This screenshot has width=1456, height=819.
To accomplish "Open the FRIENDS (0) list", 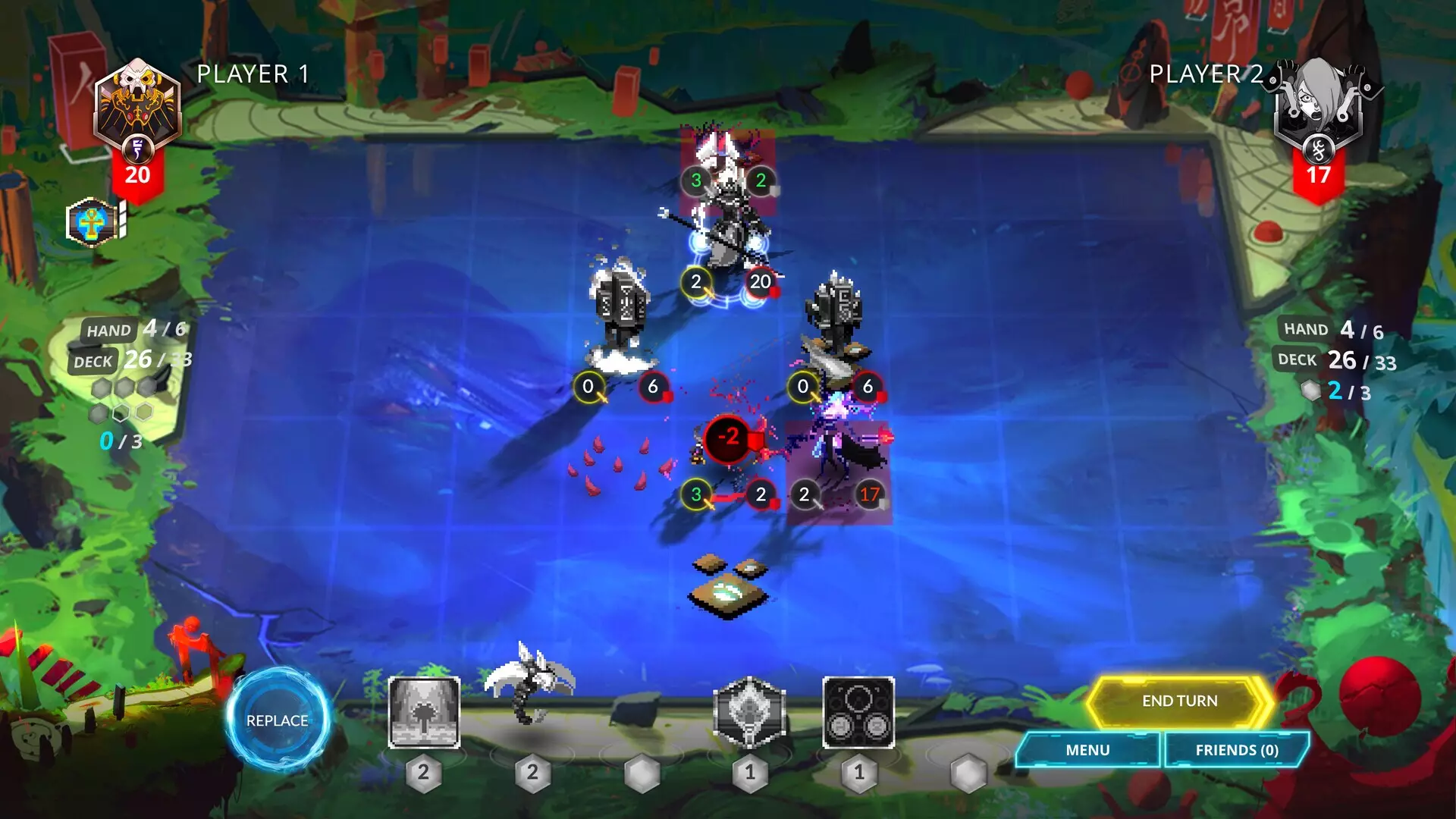I will 1236,750.
